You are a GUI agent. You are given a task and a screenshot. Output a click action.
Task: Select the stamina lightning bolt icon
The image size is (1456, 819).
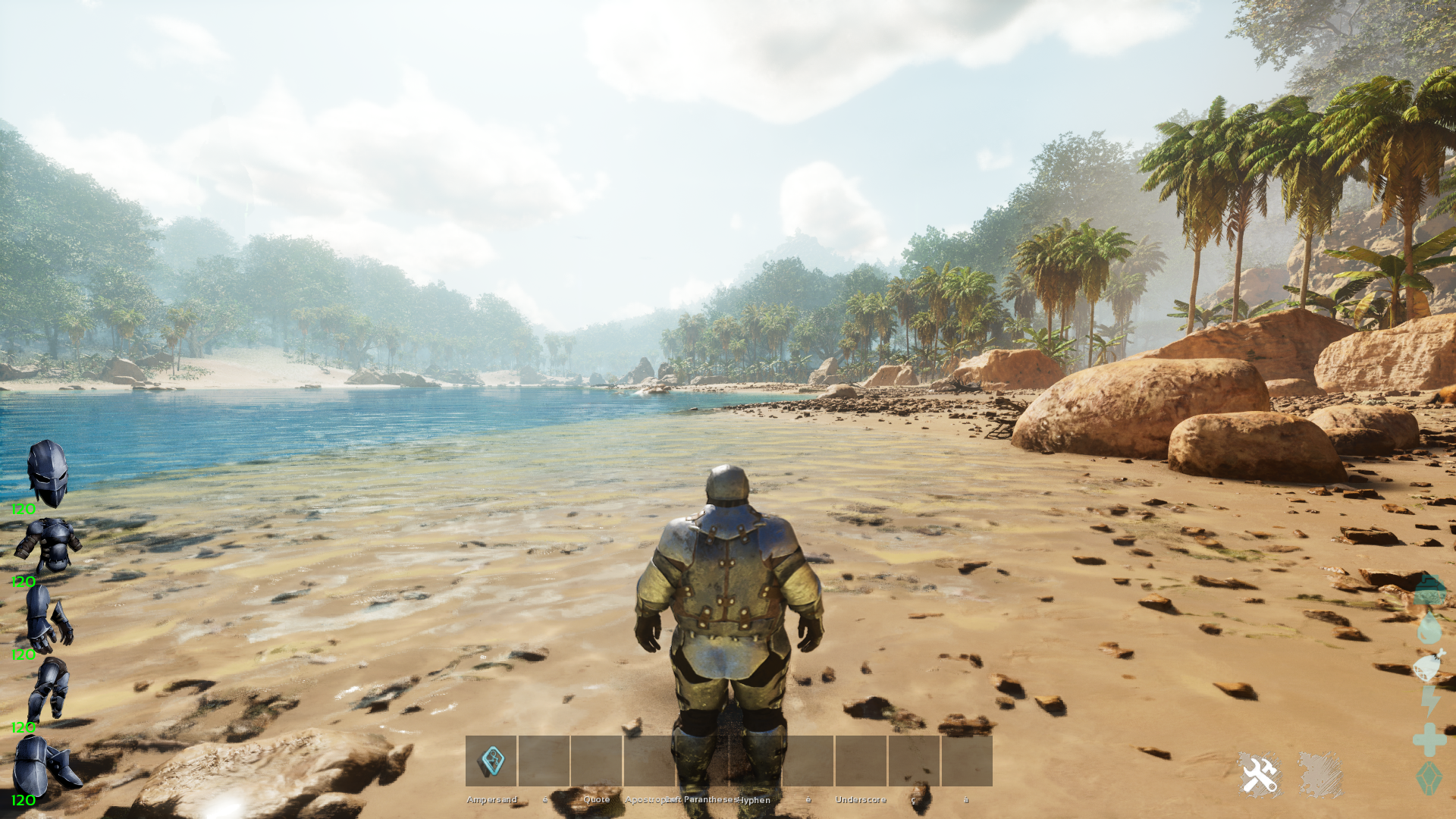(x=1429, y=701)
